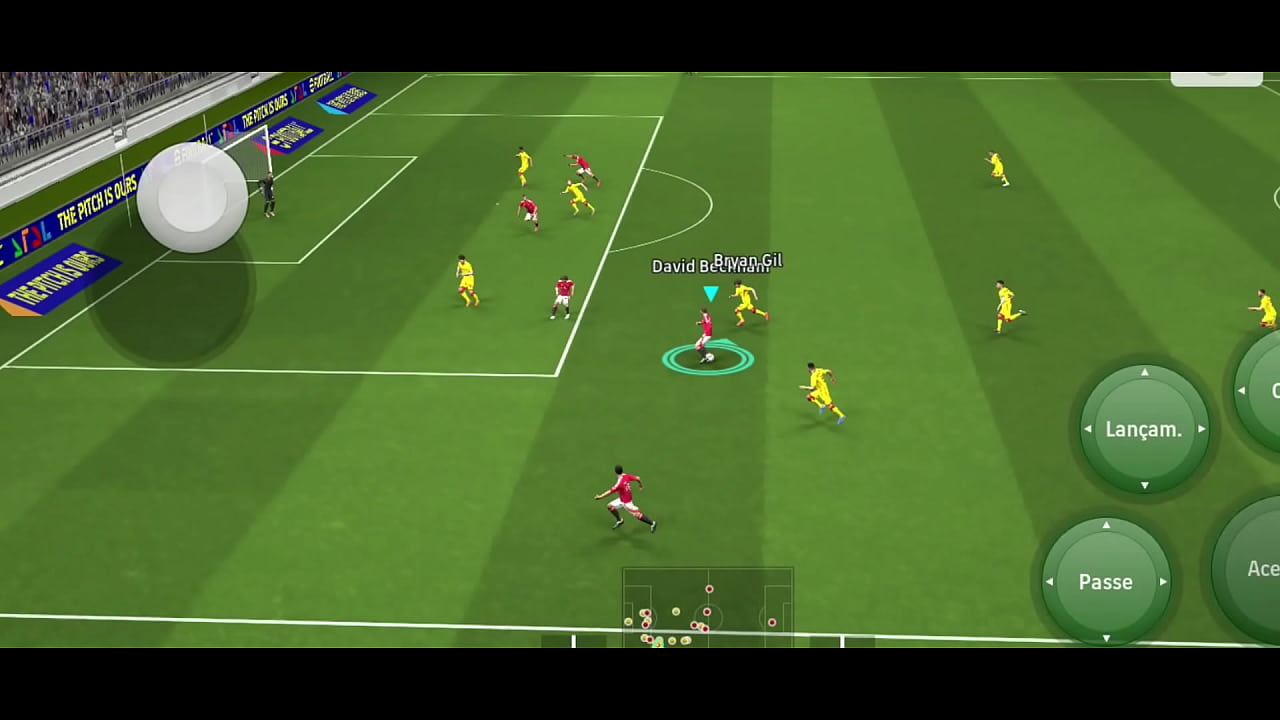
Task: Tap the ball marker on the minimap radar
Action: pos(657,644)
